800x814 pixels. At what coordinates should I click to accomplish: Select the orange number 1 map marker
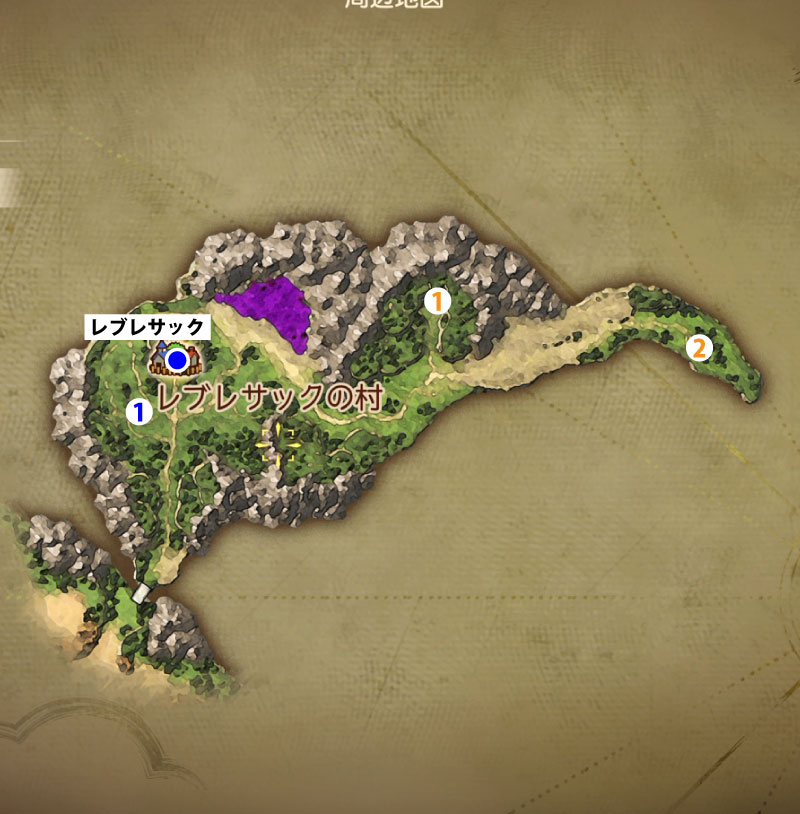(437, 300)
